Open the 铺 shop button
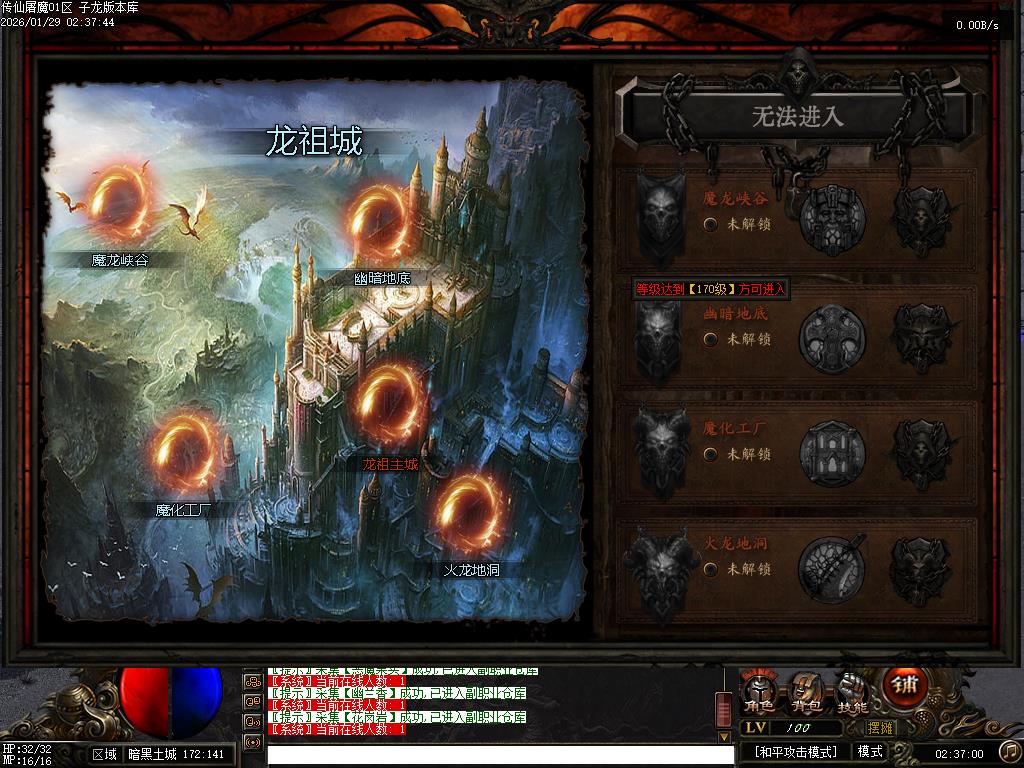The height and width of the screenshot is (768, 1024). pyautogui.click(x=905, y=687)
